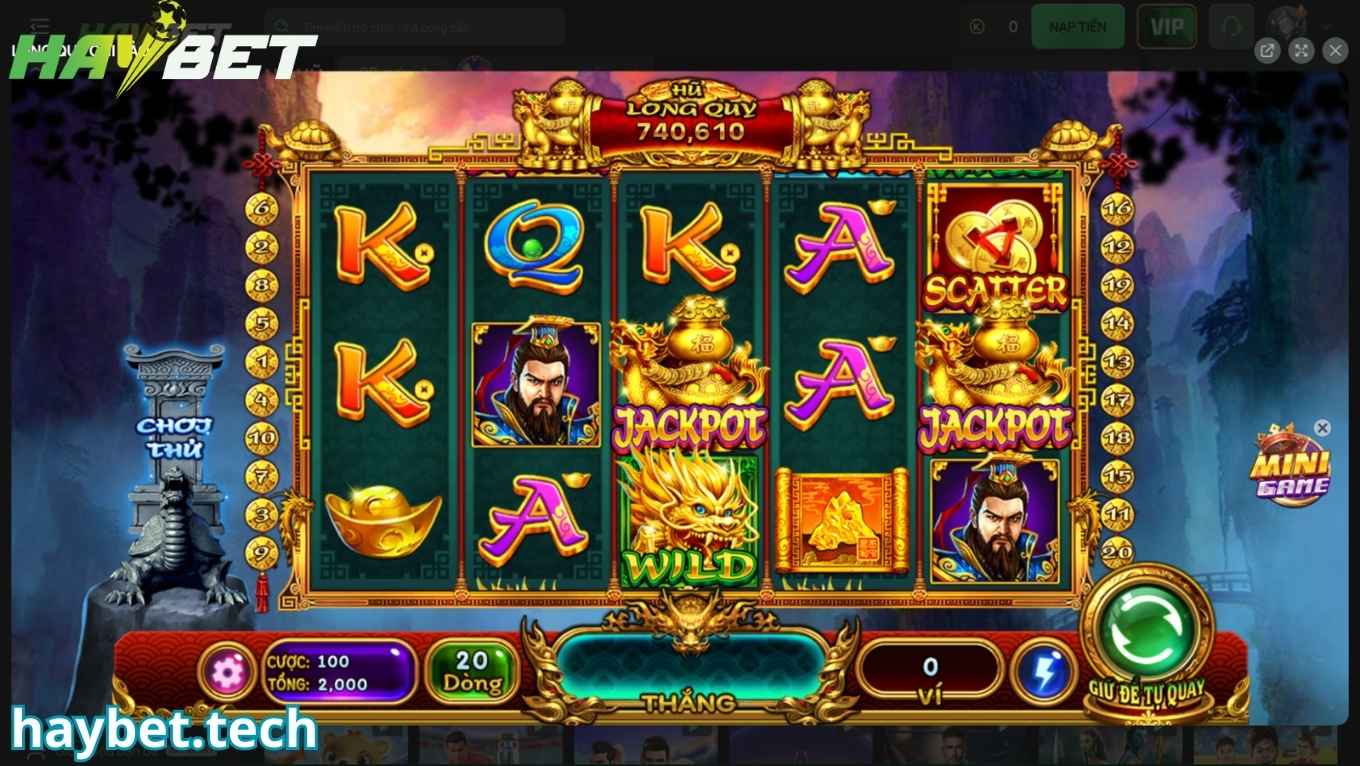This screenshot has width=1360, height=766.
Task: Choose the Chơi Thử trial mode sign
Action: [x=175, y=437]
